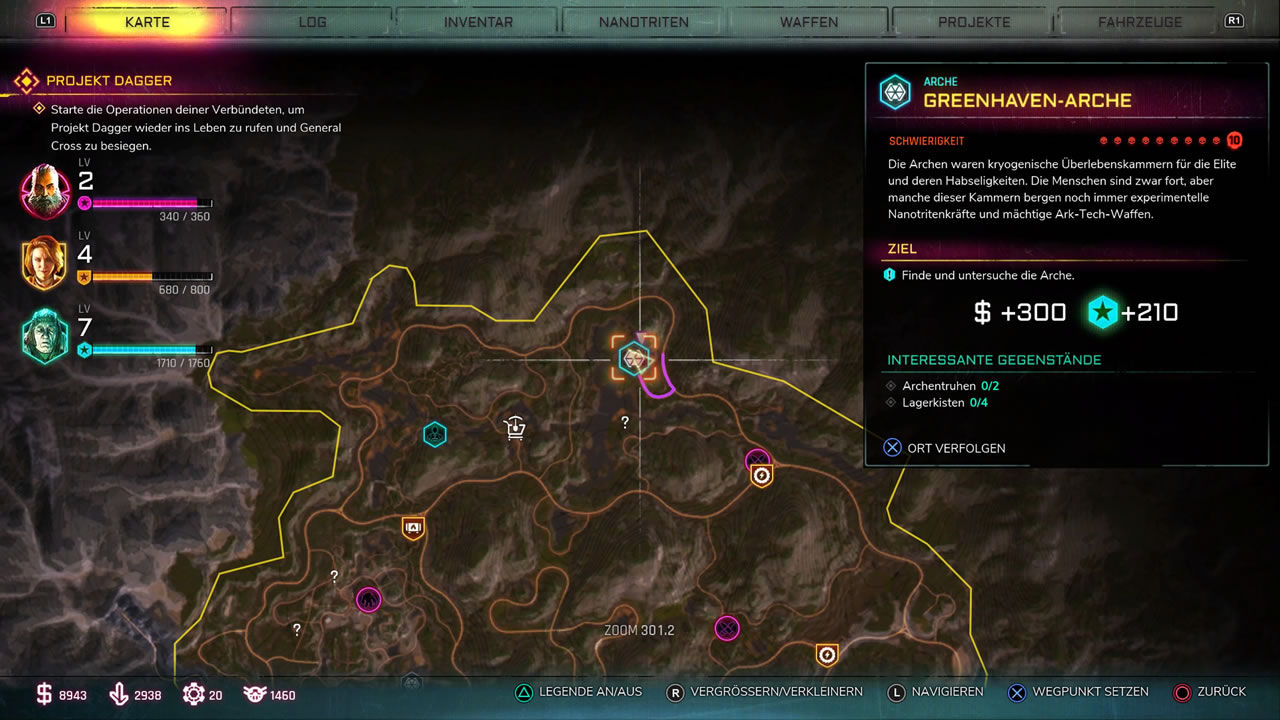Select the active KARTE tab
Screen dimensions: 1280x720
click(147, 22)
